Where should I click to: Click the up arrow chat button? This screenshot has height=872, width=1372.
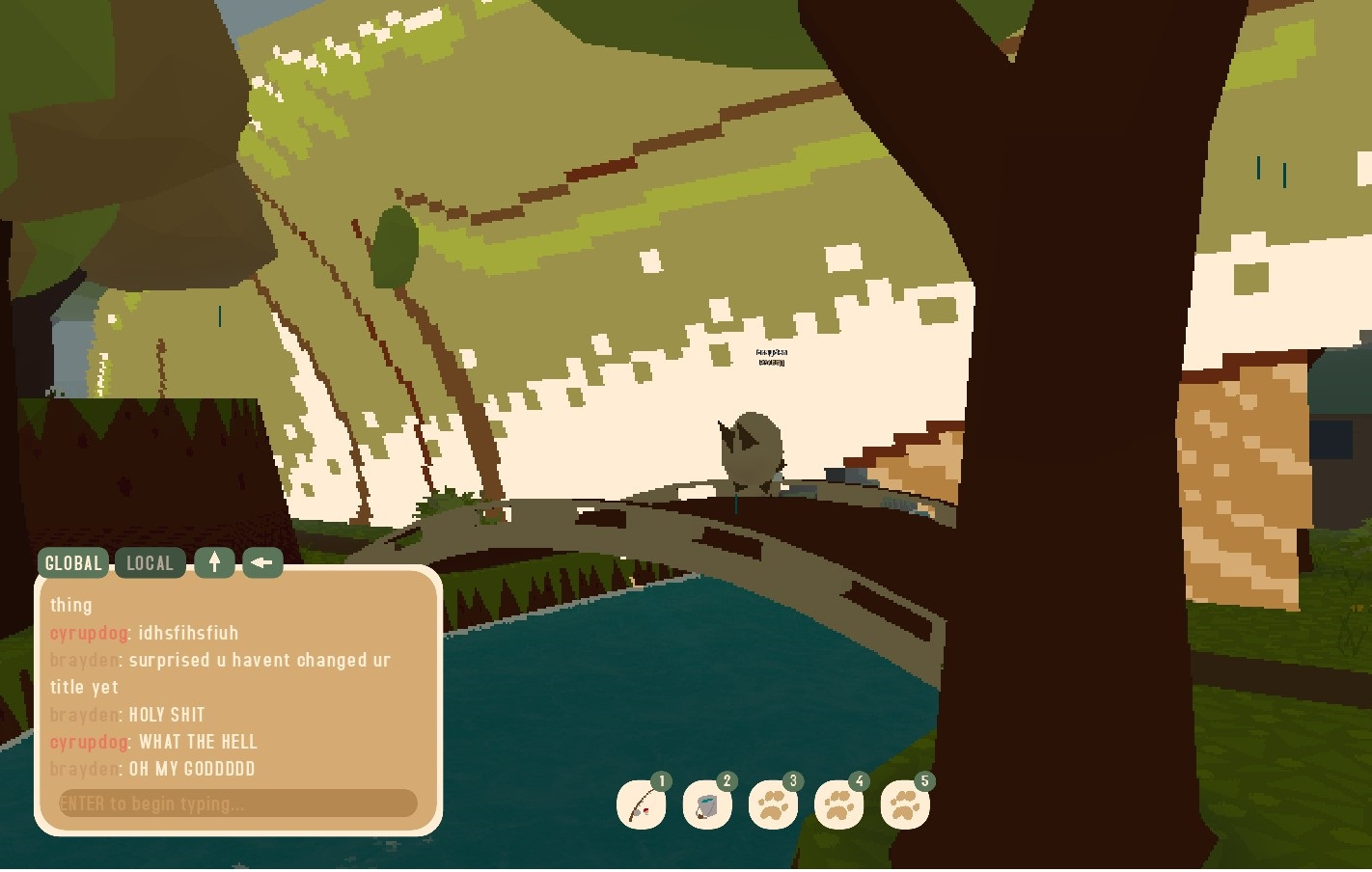click(x=214, y=563)
